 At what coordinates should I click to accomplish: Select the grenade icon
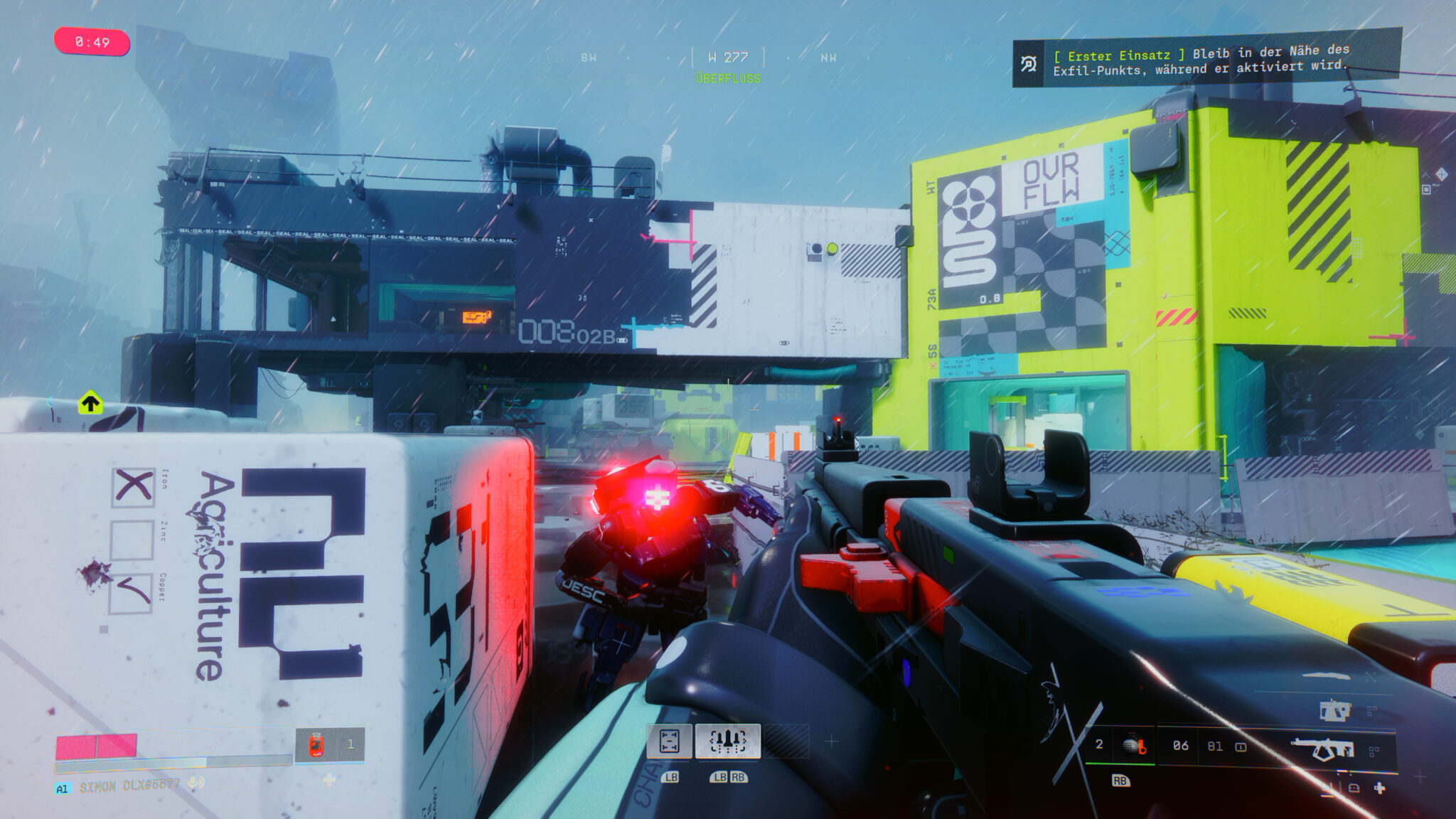coord(1135,746)
